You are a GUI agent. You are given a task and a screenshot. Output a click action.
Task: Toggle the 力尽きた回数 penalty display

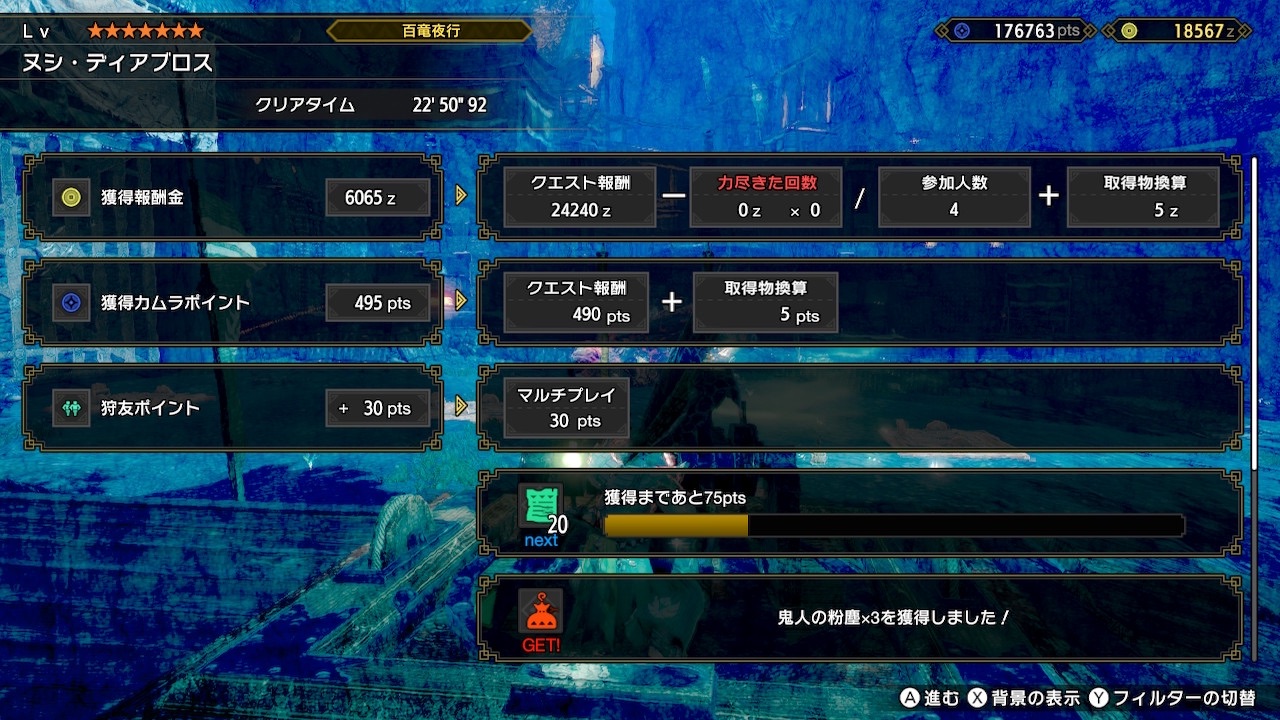(767, 197)
